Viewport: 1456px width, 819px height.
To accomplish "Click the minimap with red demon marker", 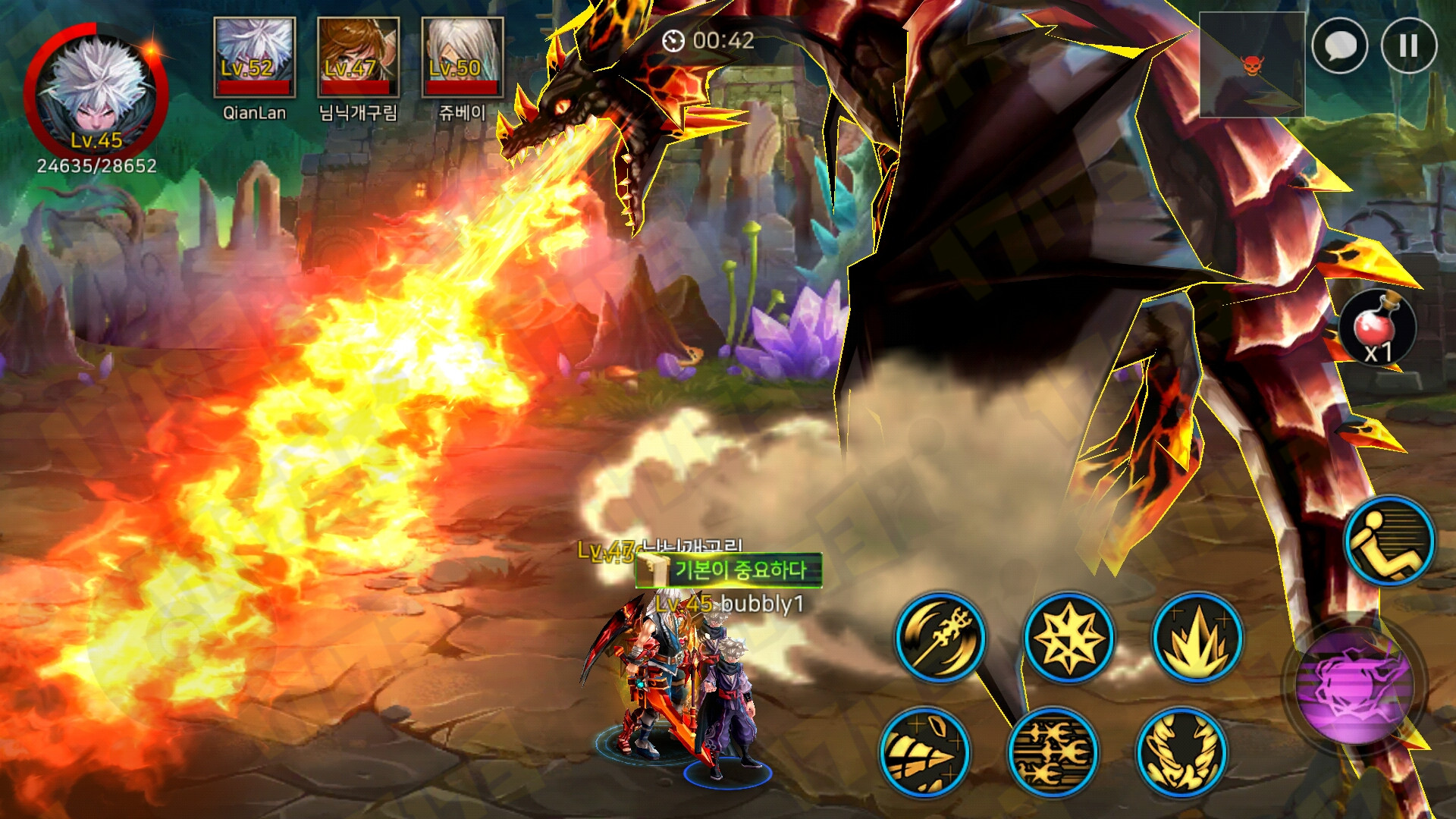I will [x=1251, y=65].
